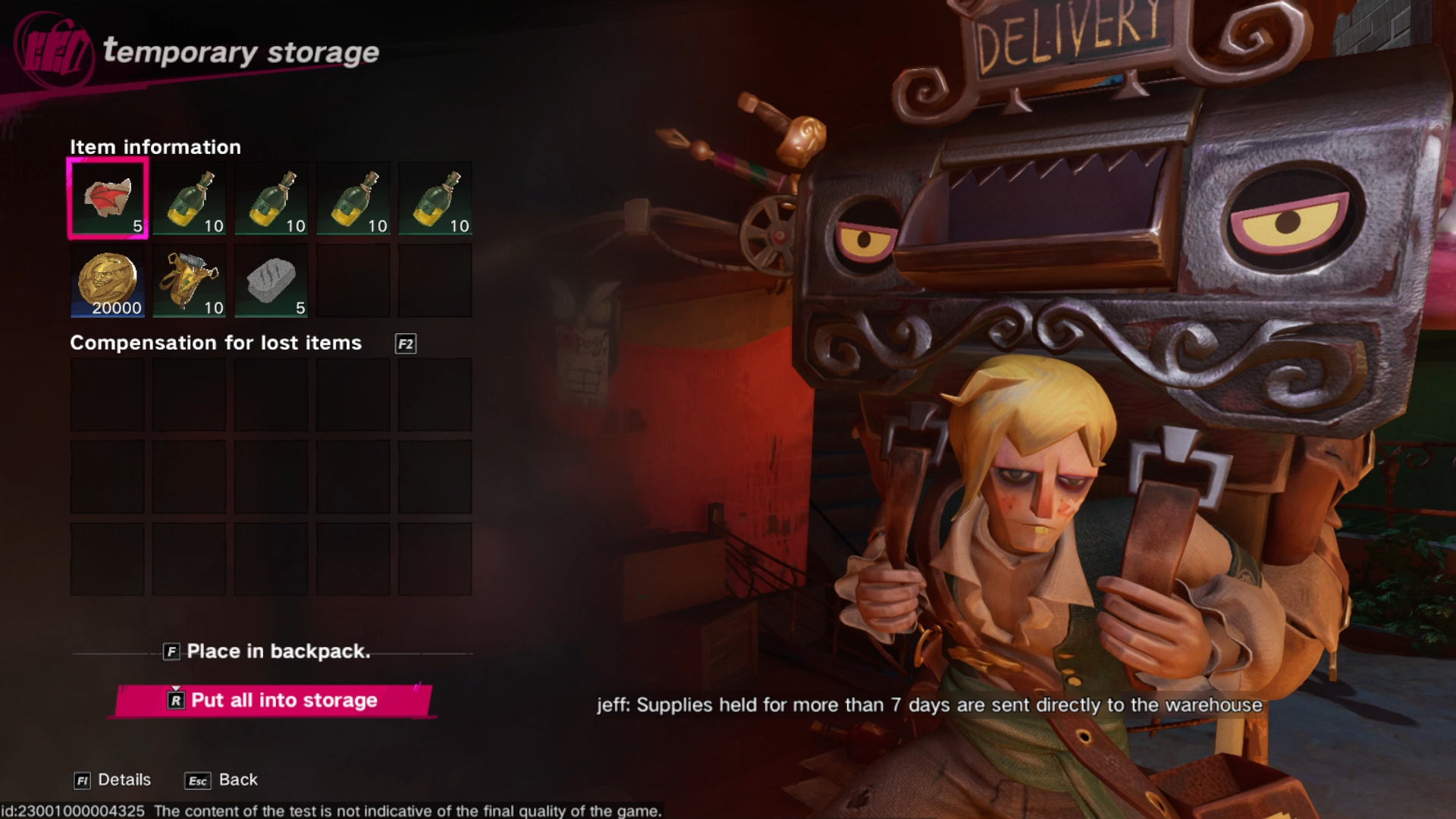Go Back from temporary storage

[221, 780]
